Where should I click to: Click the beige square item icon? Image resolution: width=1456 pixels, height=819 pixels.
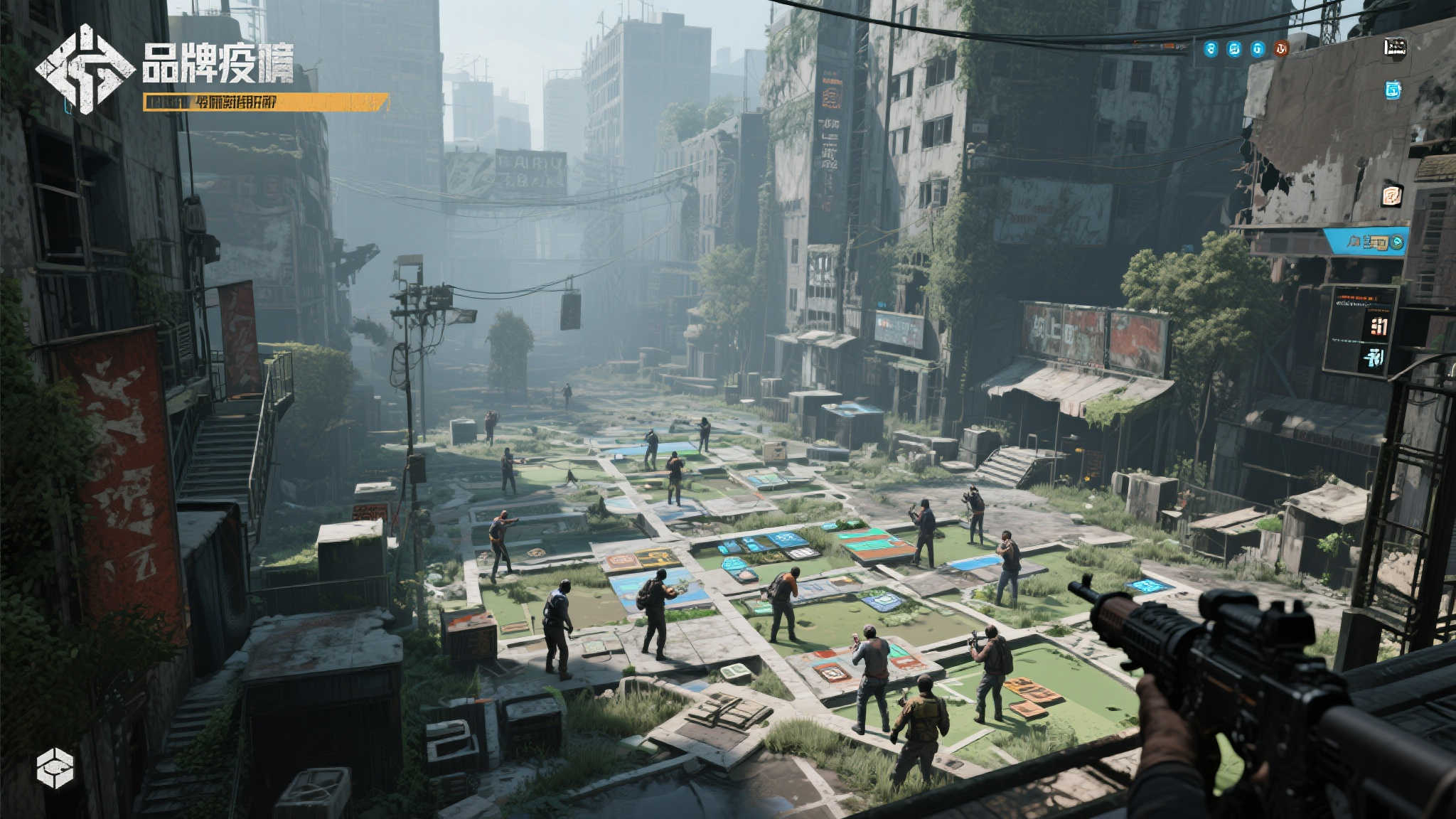point(1392,195)
